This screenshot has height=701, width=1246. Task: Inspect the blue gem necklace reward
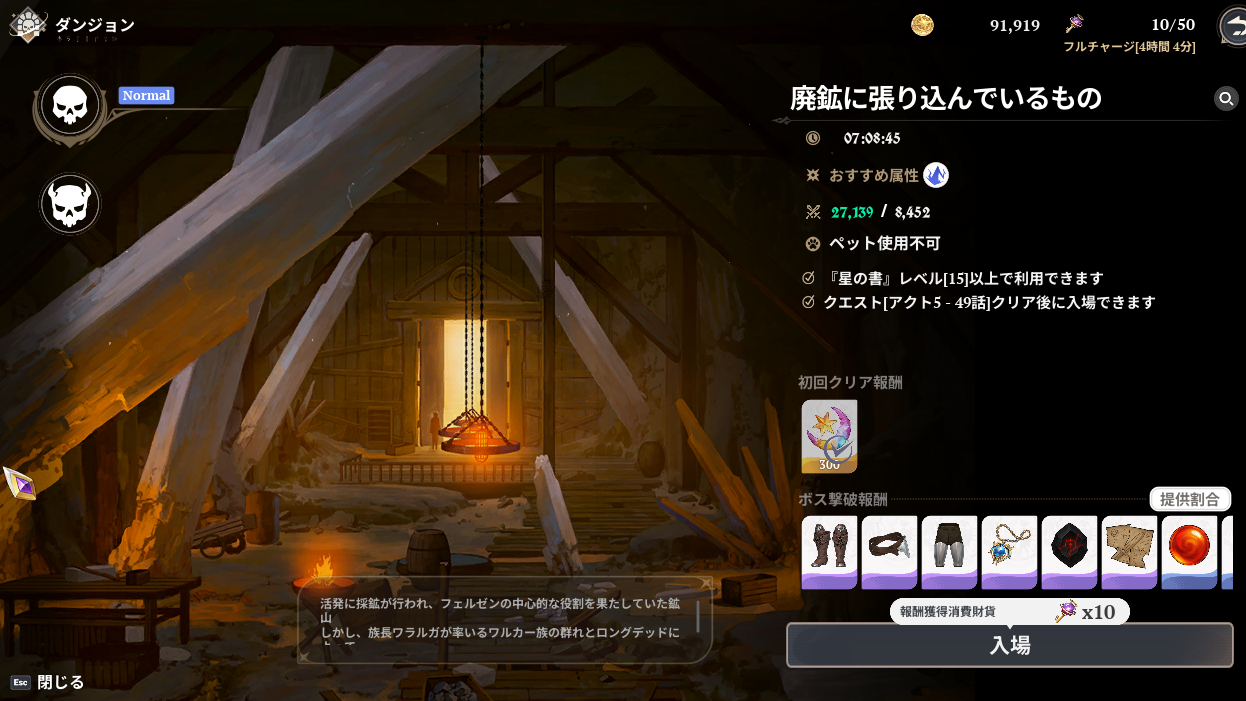pyautogui.click(x=1009, y=551)
